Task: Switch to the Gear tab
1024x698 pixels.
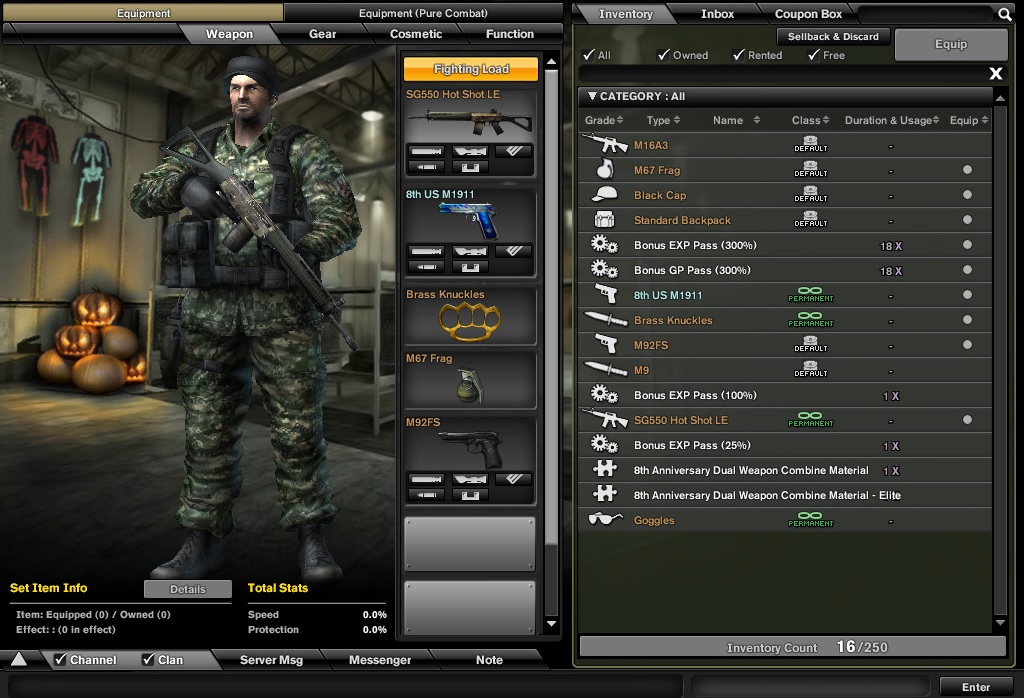Action: (322, 34)
